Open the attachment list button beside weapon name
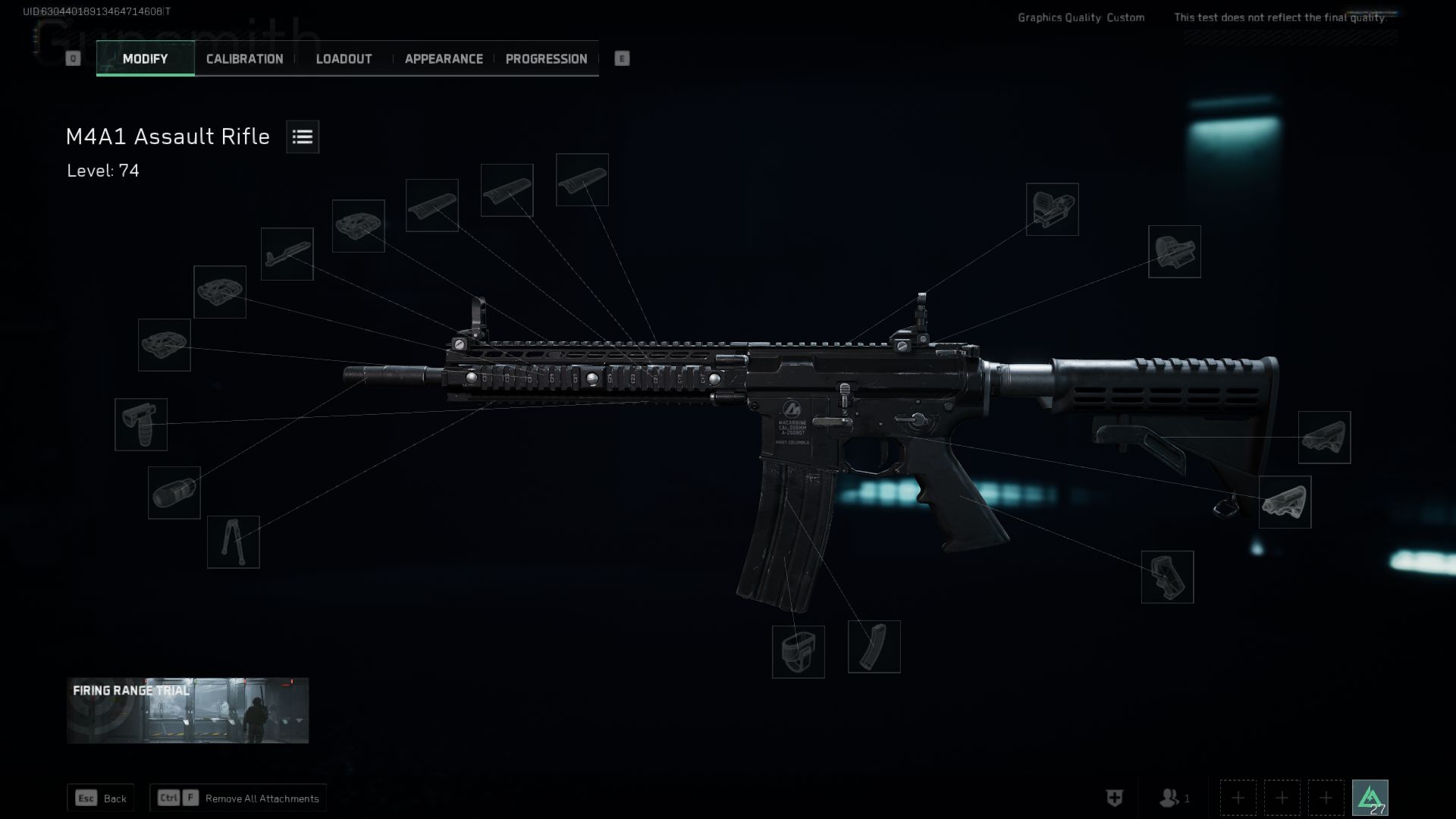The image size is (1456, 819). click(303, 136)
